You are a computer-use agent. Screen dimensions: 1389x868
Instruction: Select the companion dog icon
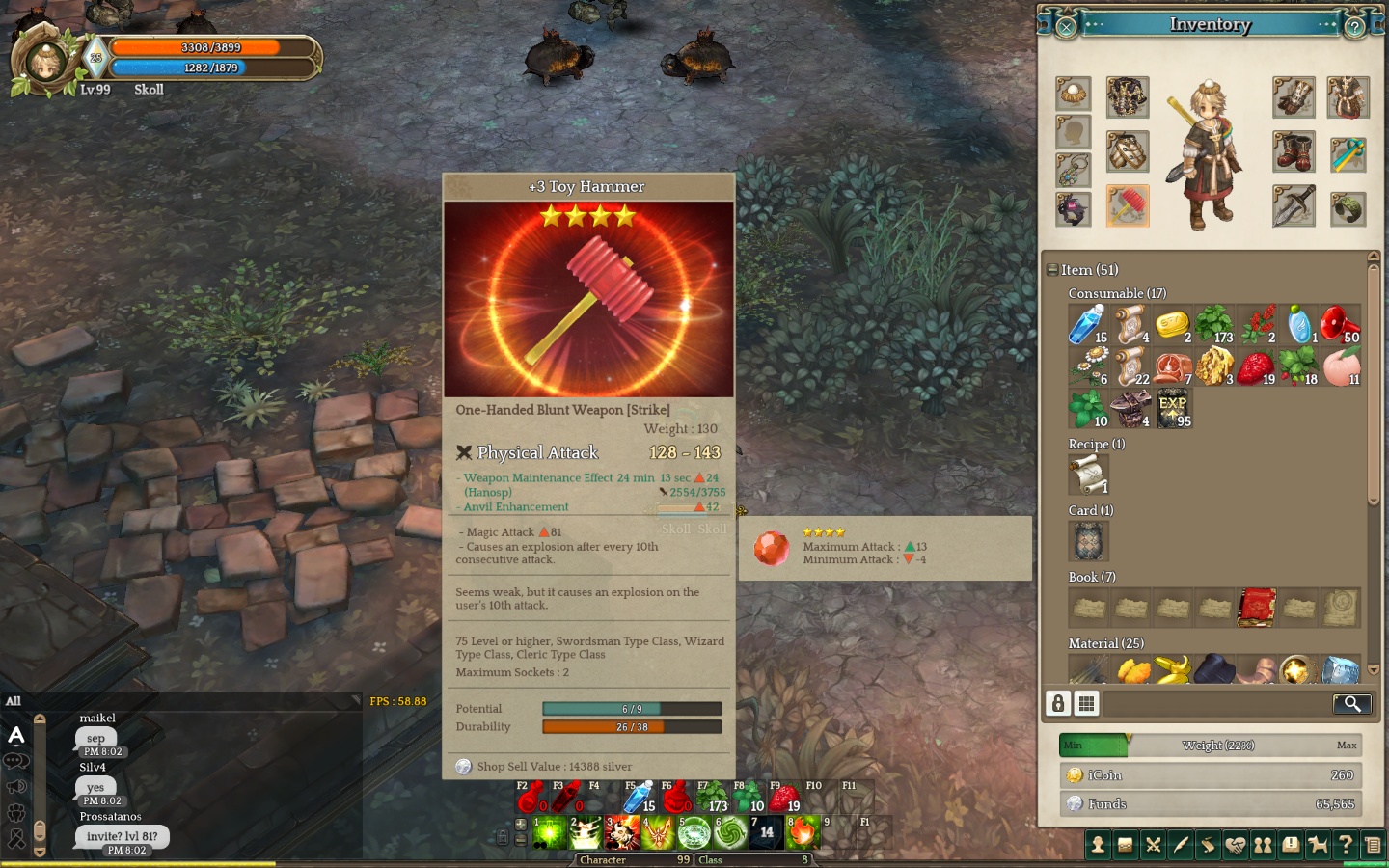[x=1320, y=845]
